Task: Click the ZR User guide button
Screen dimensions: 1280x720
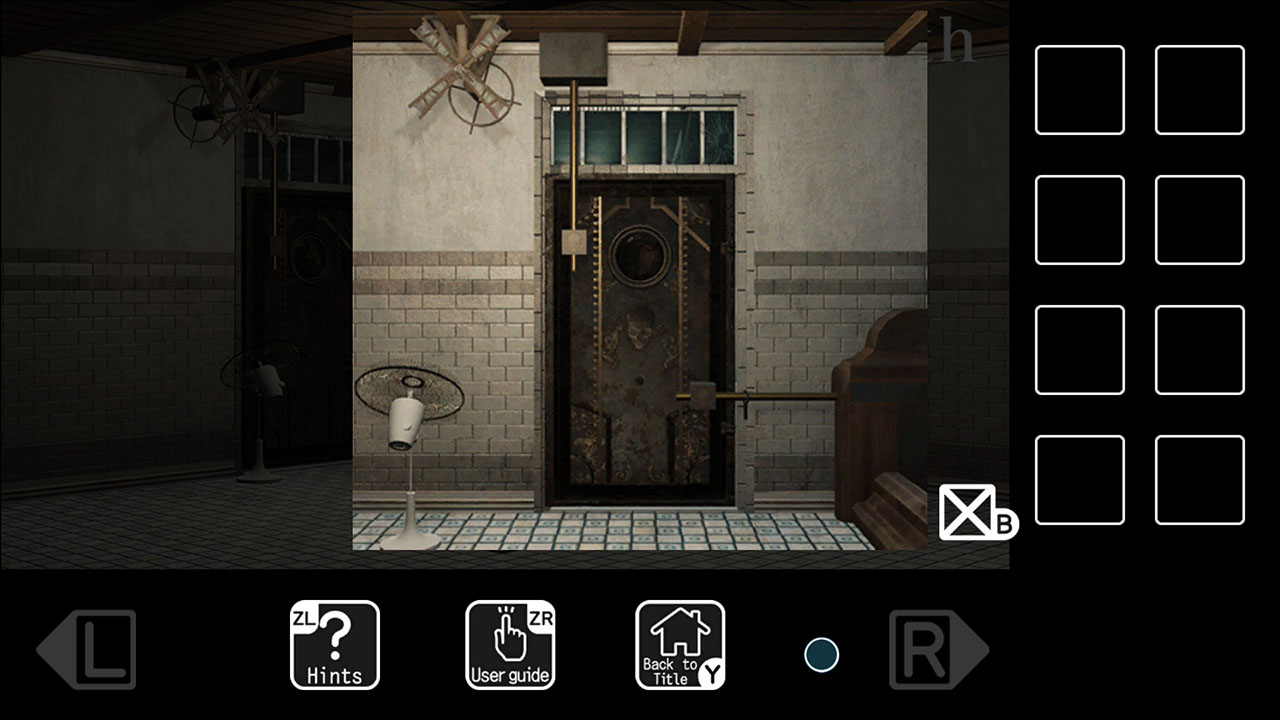Action: pos(510,645)
